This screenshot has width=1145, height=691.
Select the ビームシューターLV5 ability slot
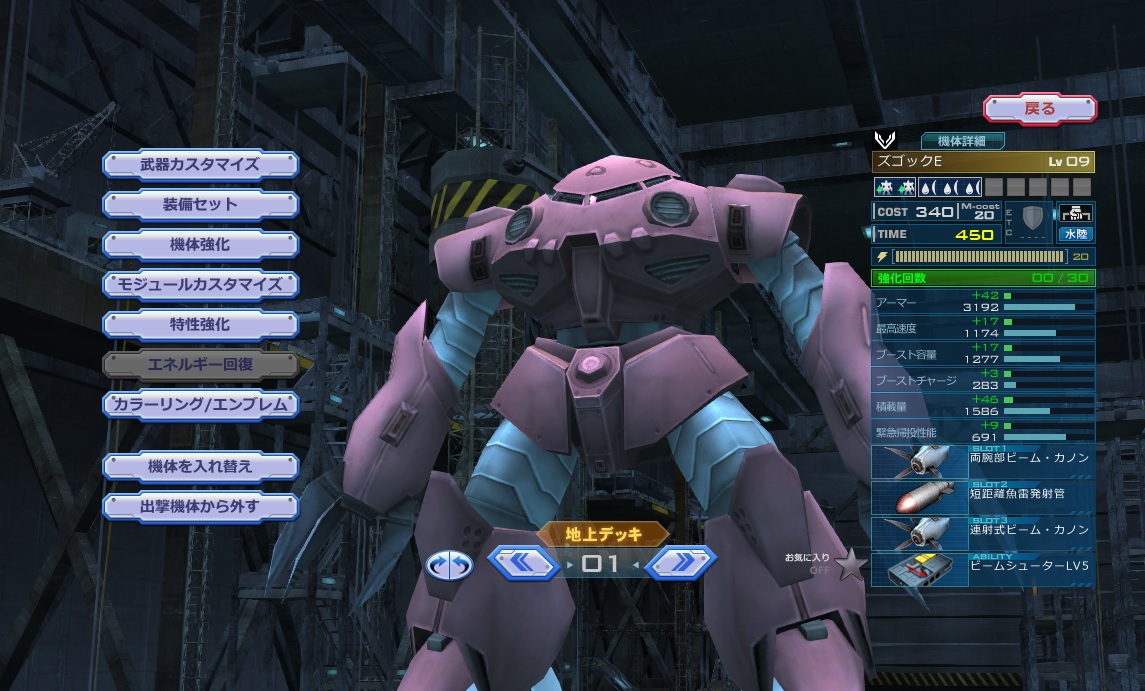[x=982, y=569]
